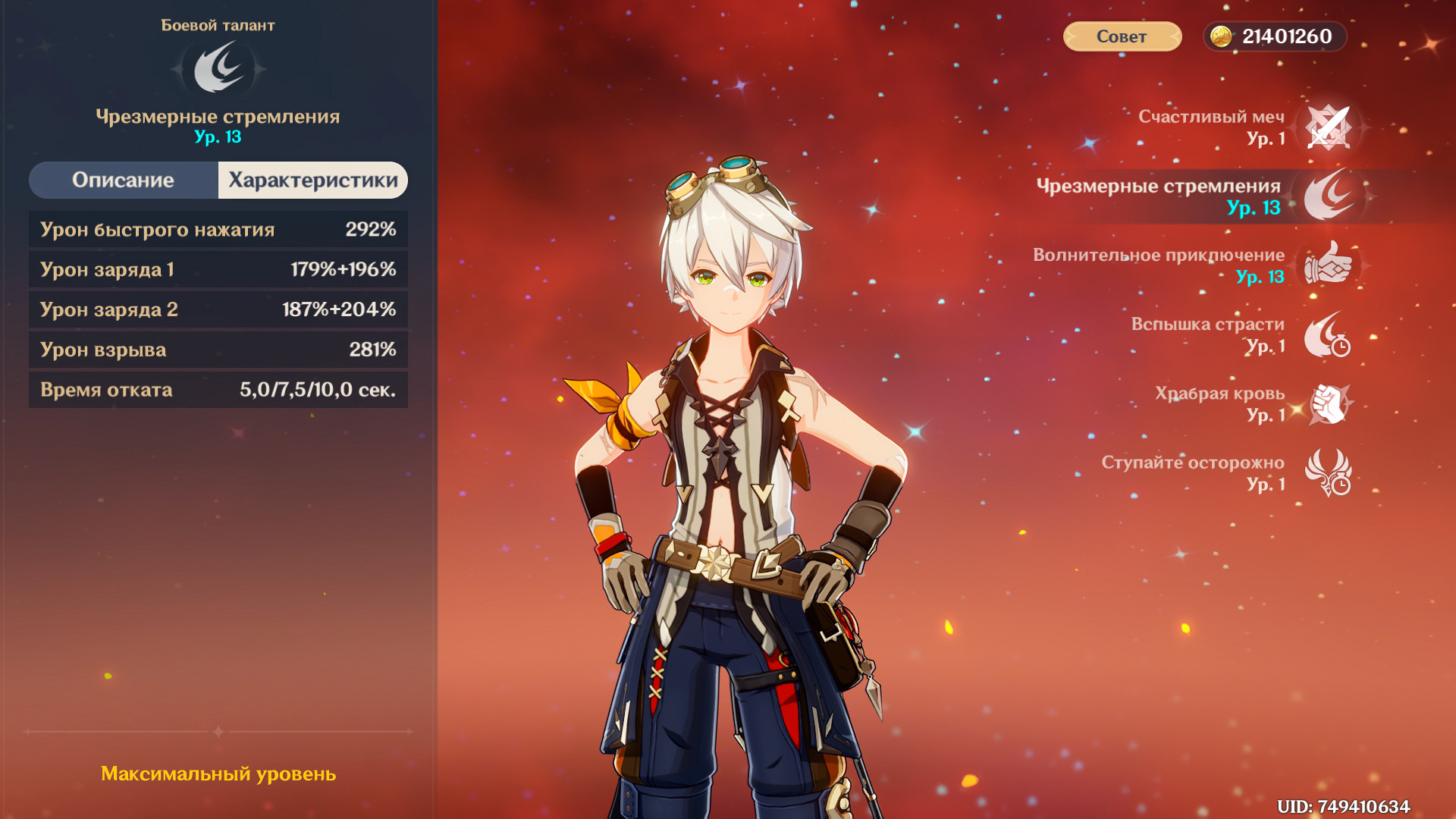
Task: Choose the Чрезмерные стремления talent
Action: [1328, 196]
